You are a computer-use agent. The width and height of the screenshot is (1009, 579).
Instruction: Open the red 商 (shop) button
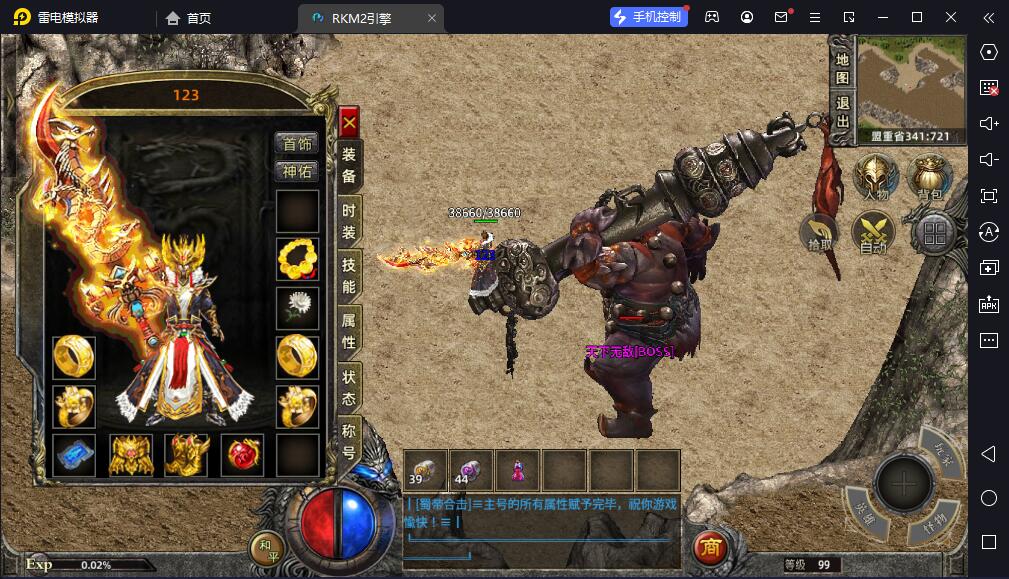[710, 547]
